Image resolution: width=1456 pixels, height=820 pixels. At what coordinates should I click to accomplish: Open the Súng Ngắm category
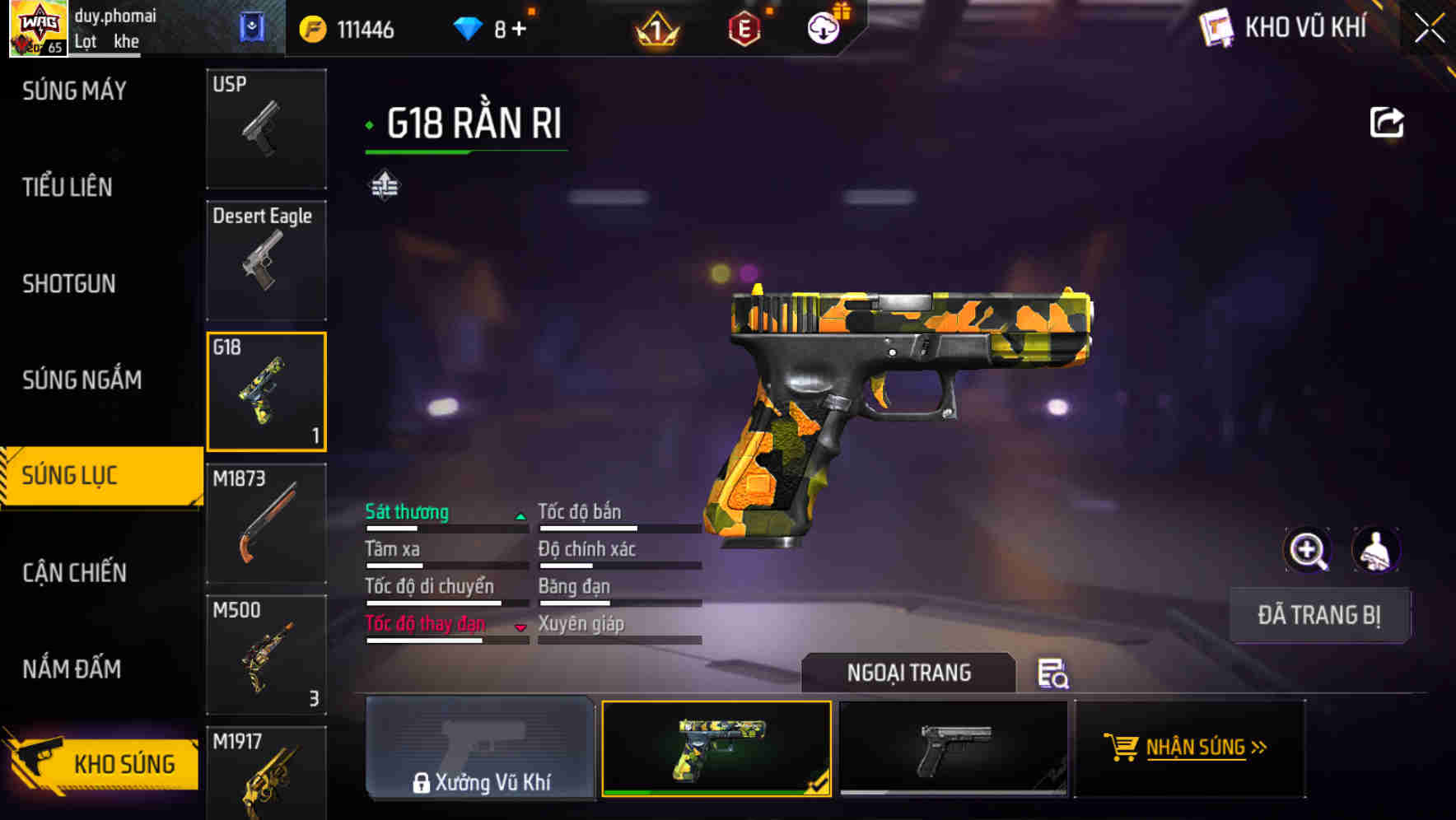[x=82, y=380]
